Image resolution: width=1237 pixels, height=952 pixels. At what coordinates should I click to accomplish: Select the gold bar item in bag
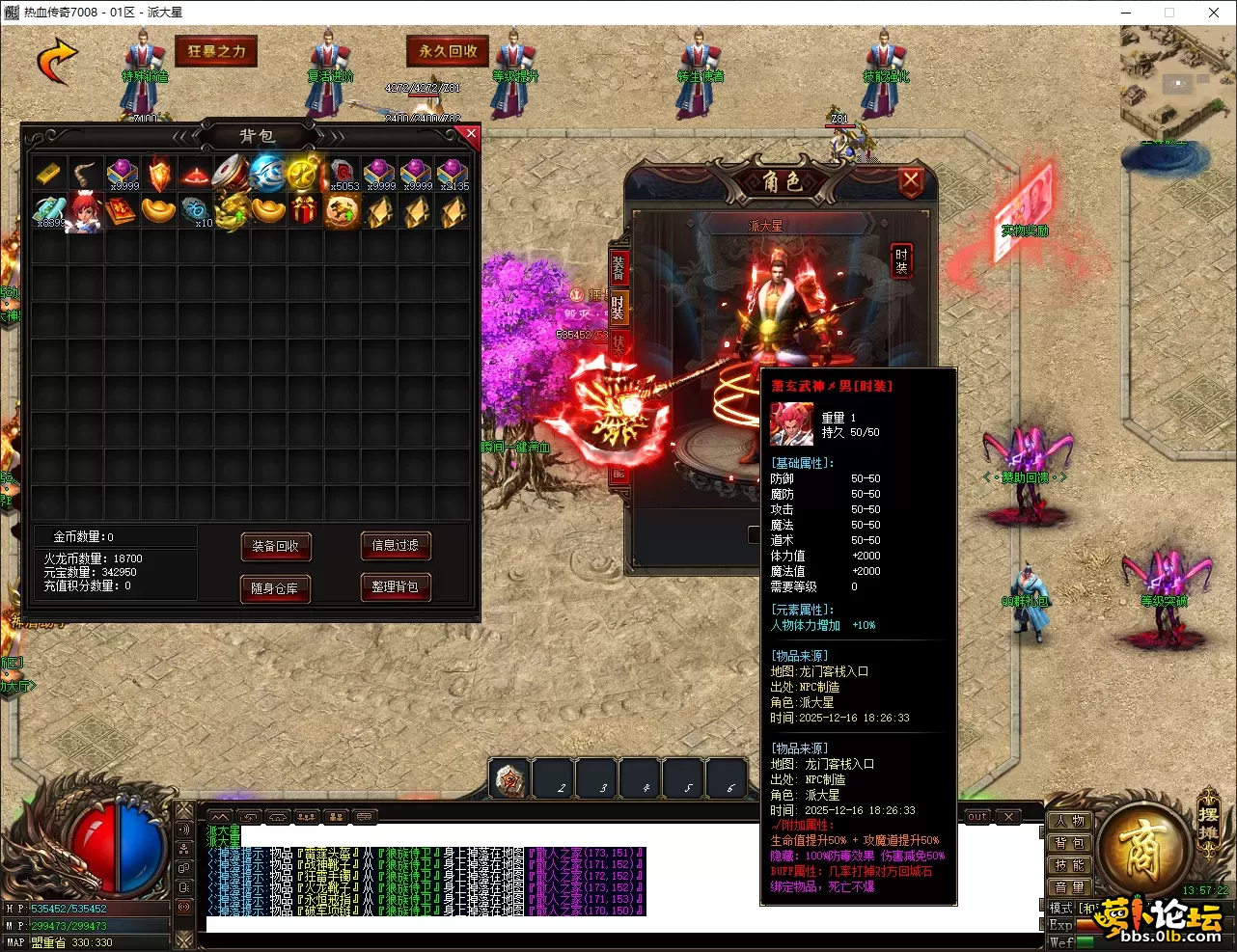click(x=48, y=175)
